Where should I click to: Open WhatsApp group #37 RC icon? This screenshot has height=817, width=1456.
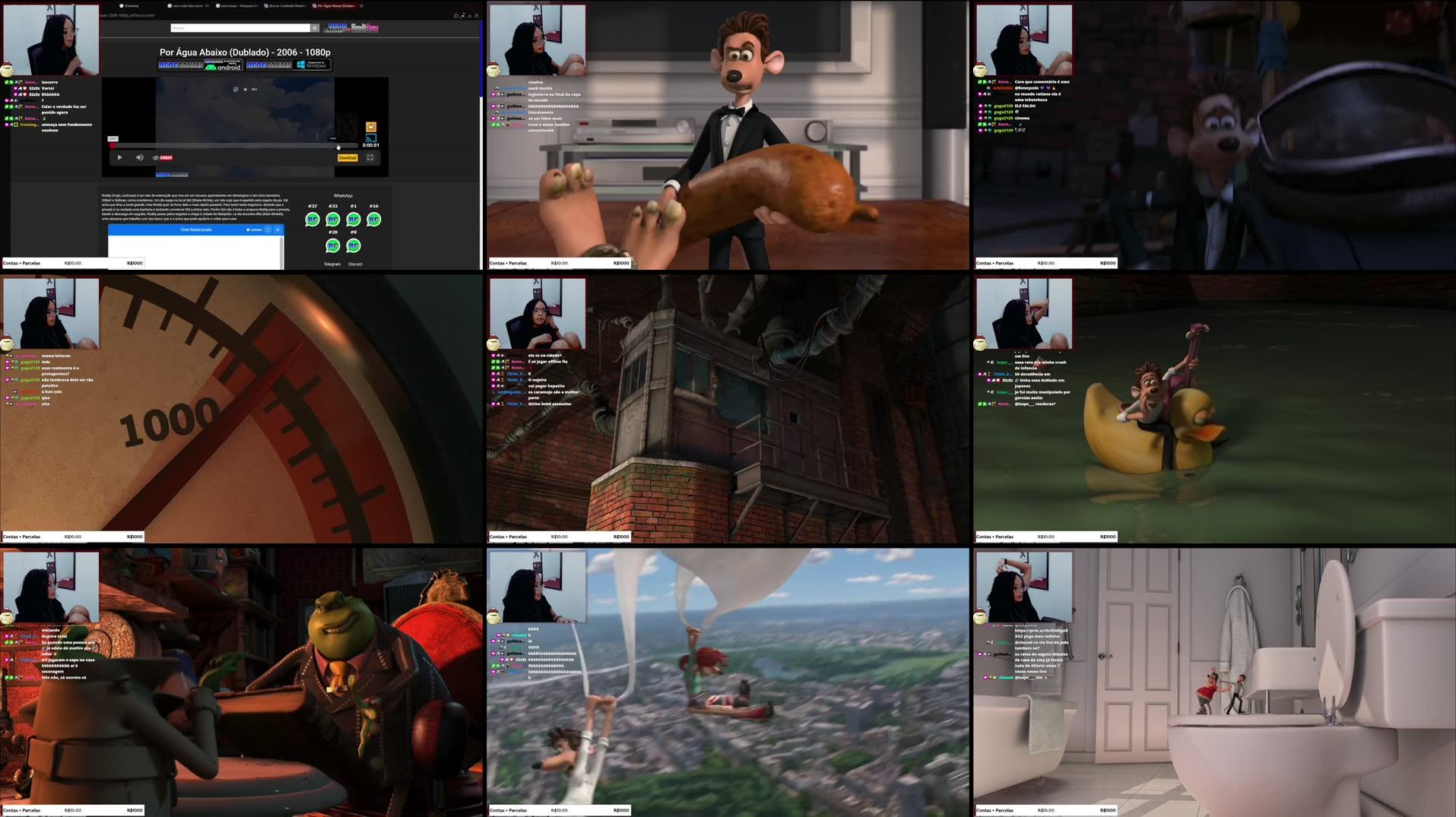[x=313, y=220]
